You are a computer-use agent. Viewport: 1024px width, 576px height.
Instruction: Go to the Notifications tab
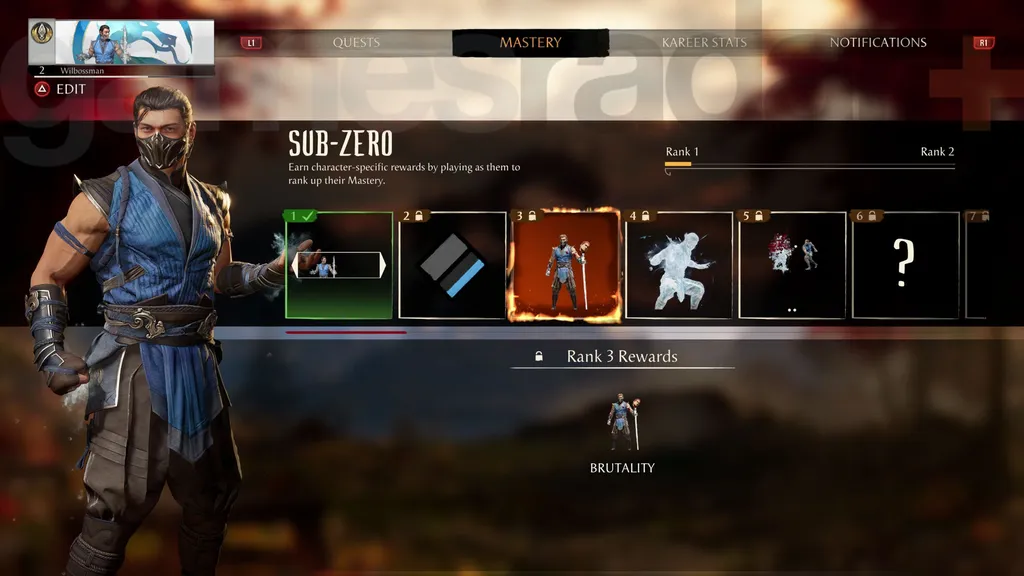click(877, 43)
